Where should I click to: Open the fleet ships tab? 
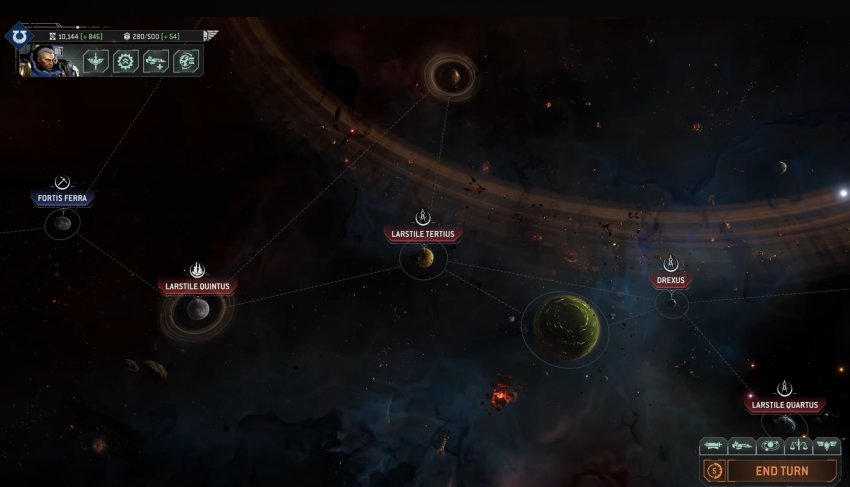(x=741, y=446)
